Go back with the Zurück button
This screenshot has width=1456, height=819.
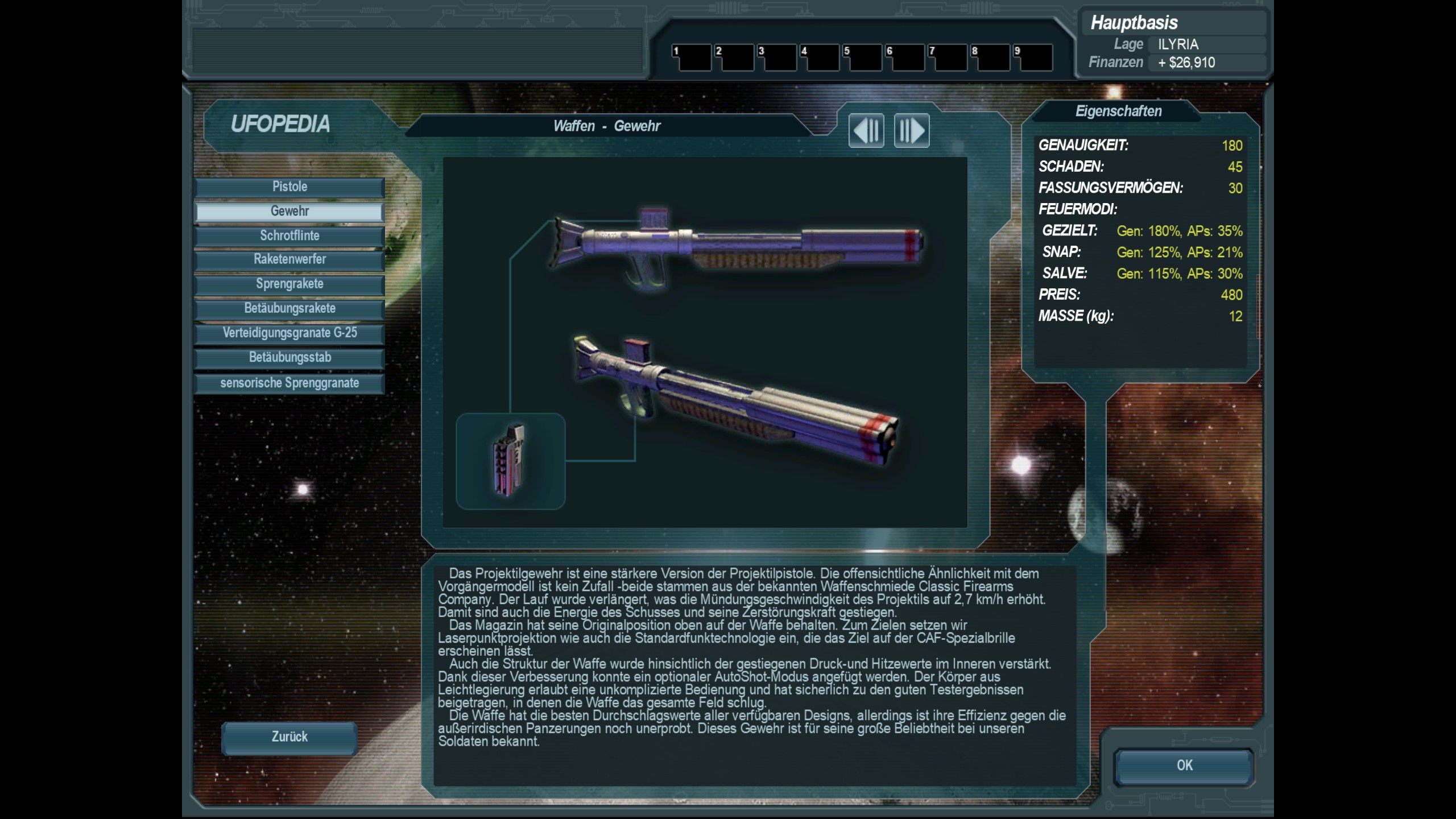pos(289,738)
